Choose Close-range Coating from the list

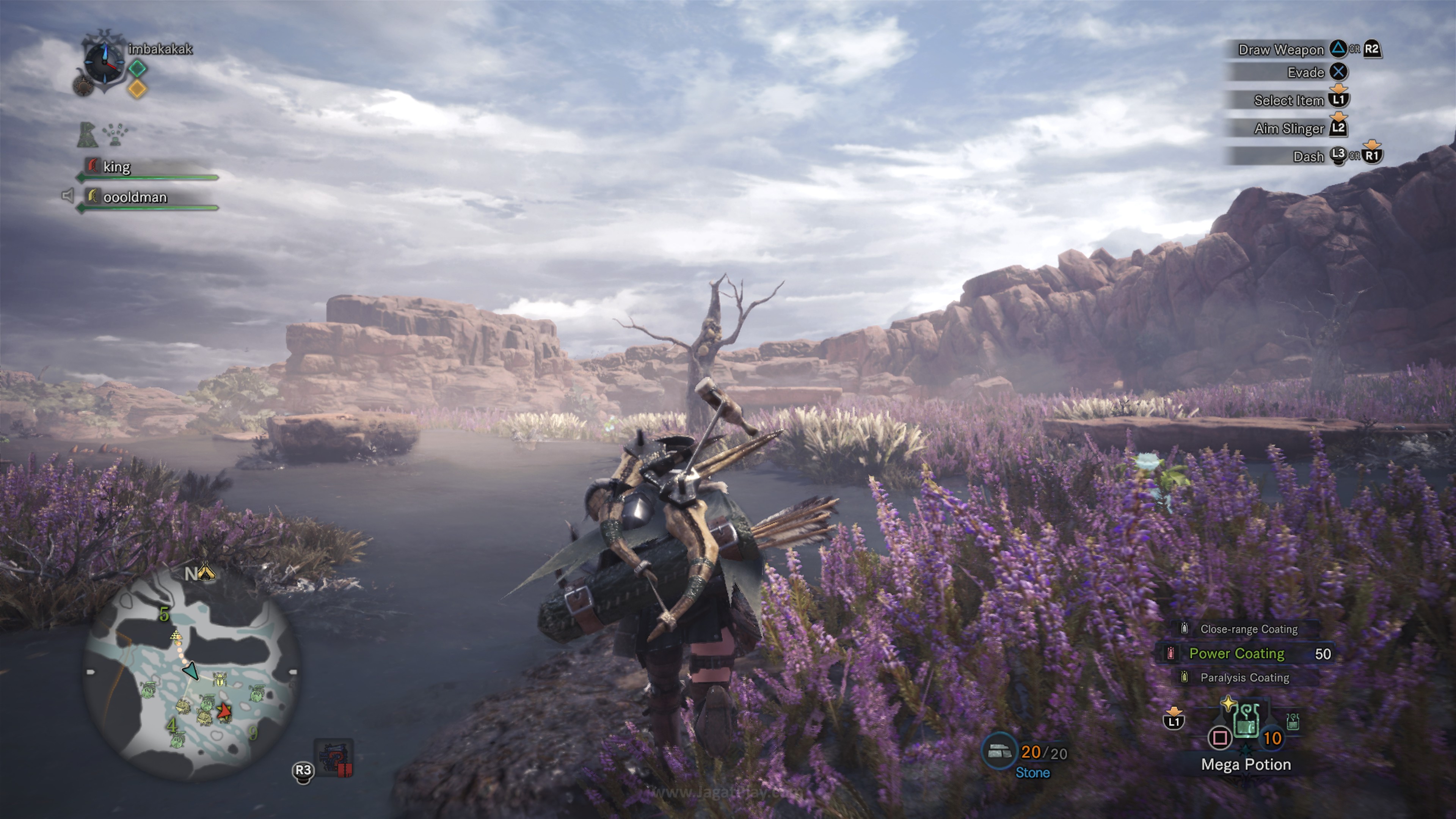point(1248,629)
